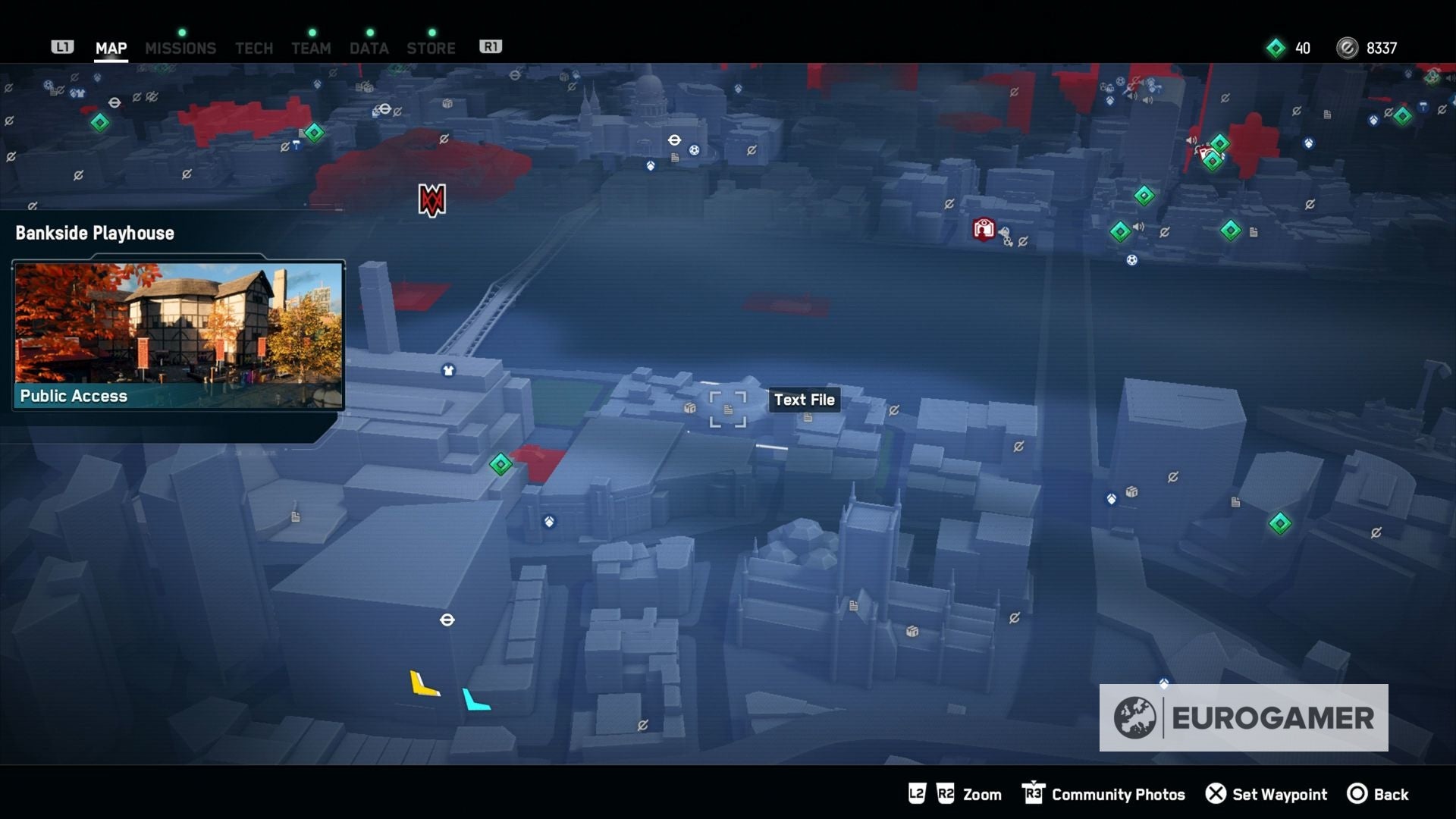Viewport: 1456px width, 819px height.
Task: Click the Bankside Playhouse preview thumbnail
Action: 177,334
